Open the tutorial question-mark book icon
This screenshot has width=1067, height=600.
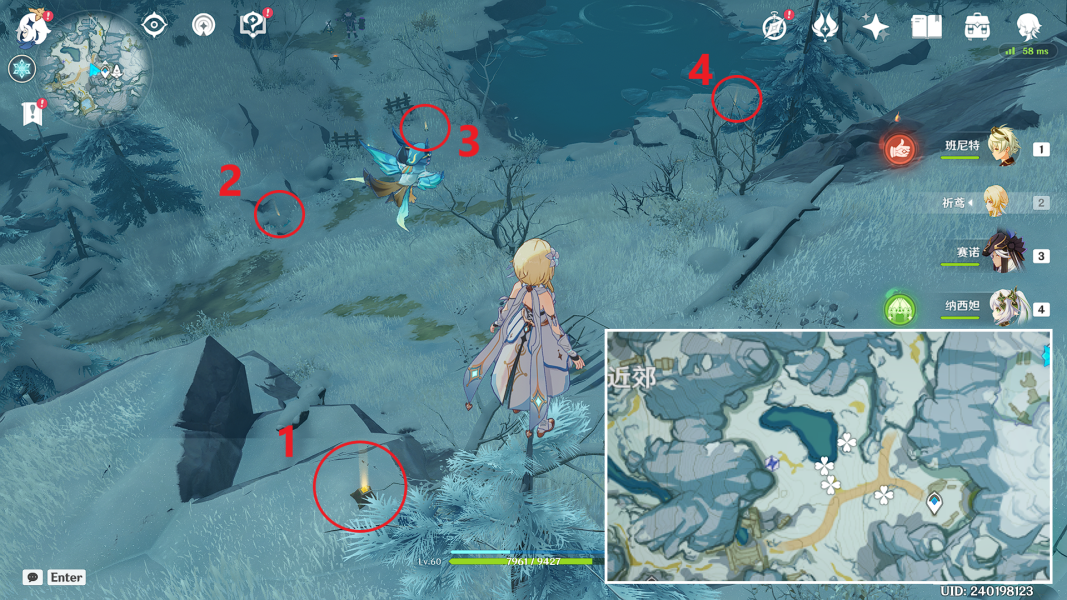254,25
